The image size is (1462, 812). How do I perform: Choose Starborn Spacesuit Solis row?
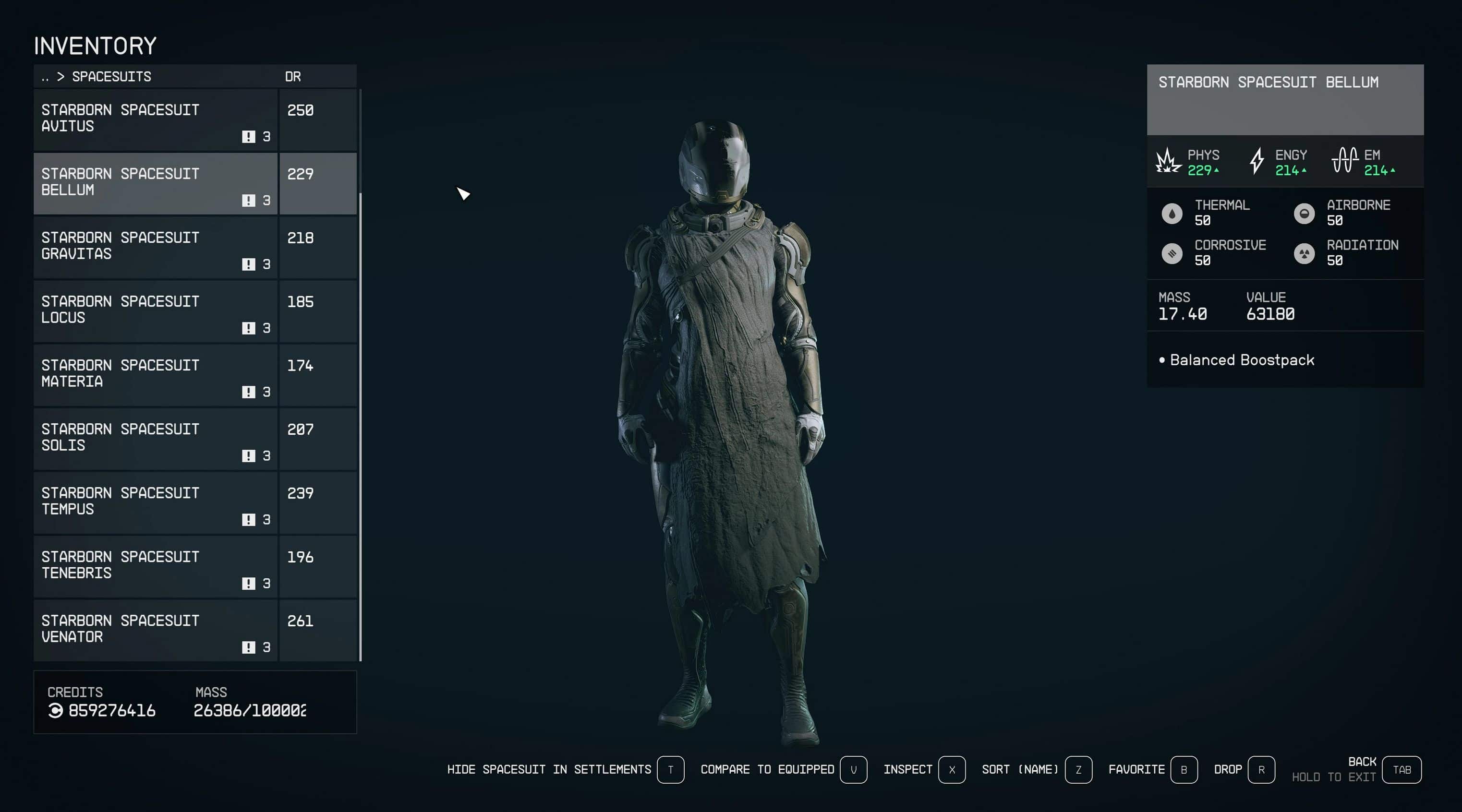pos(155,439)
